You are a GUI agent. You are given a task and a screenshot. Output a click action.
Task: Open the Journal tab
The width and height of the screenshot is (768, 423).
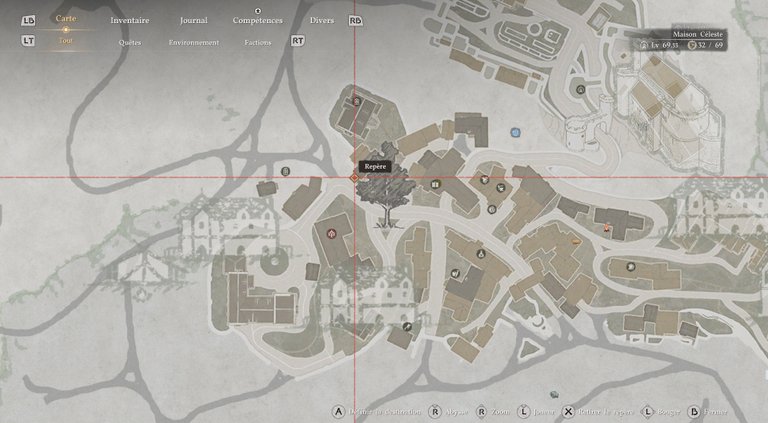tap(193, 20)
